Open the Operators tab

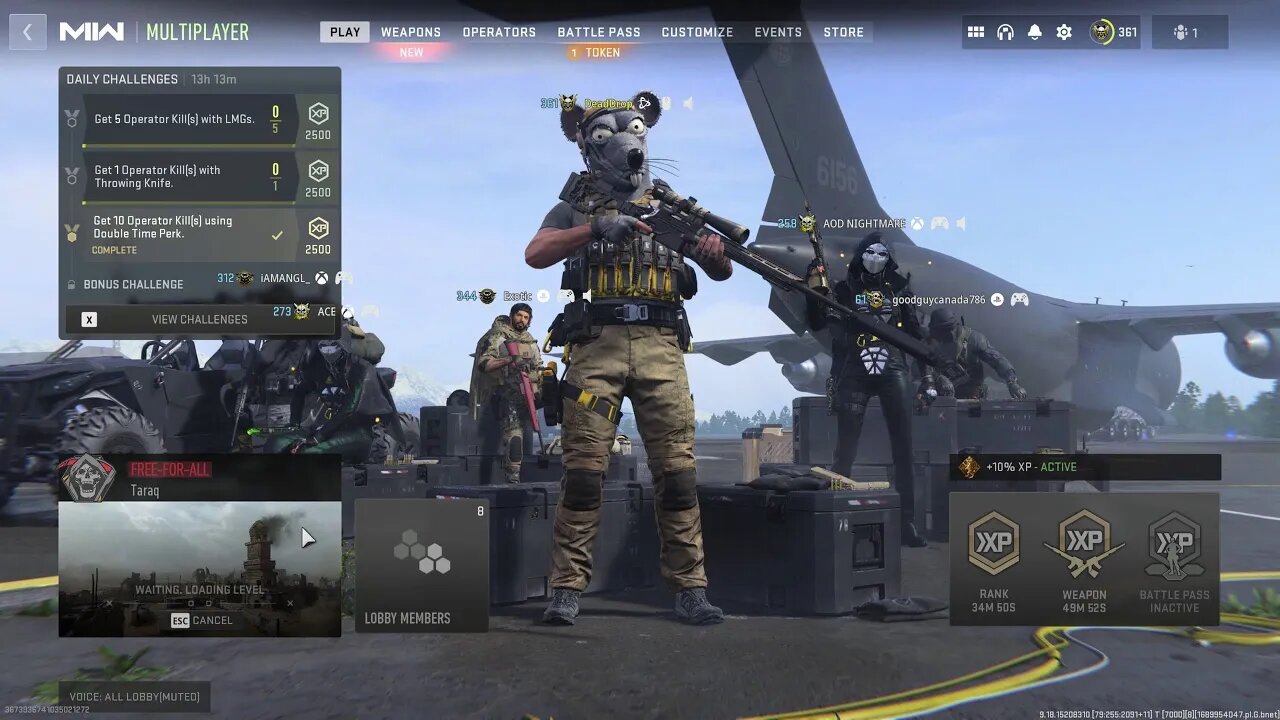pos(499,32)
